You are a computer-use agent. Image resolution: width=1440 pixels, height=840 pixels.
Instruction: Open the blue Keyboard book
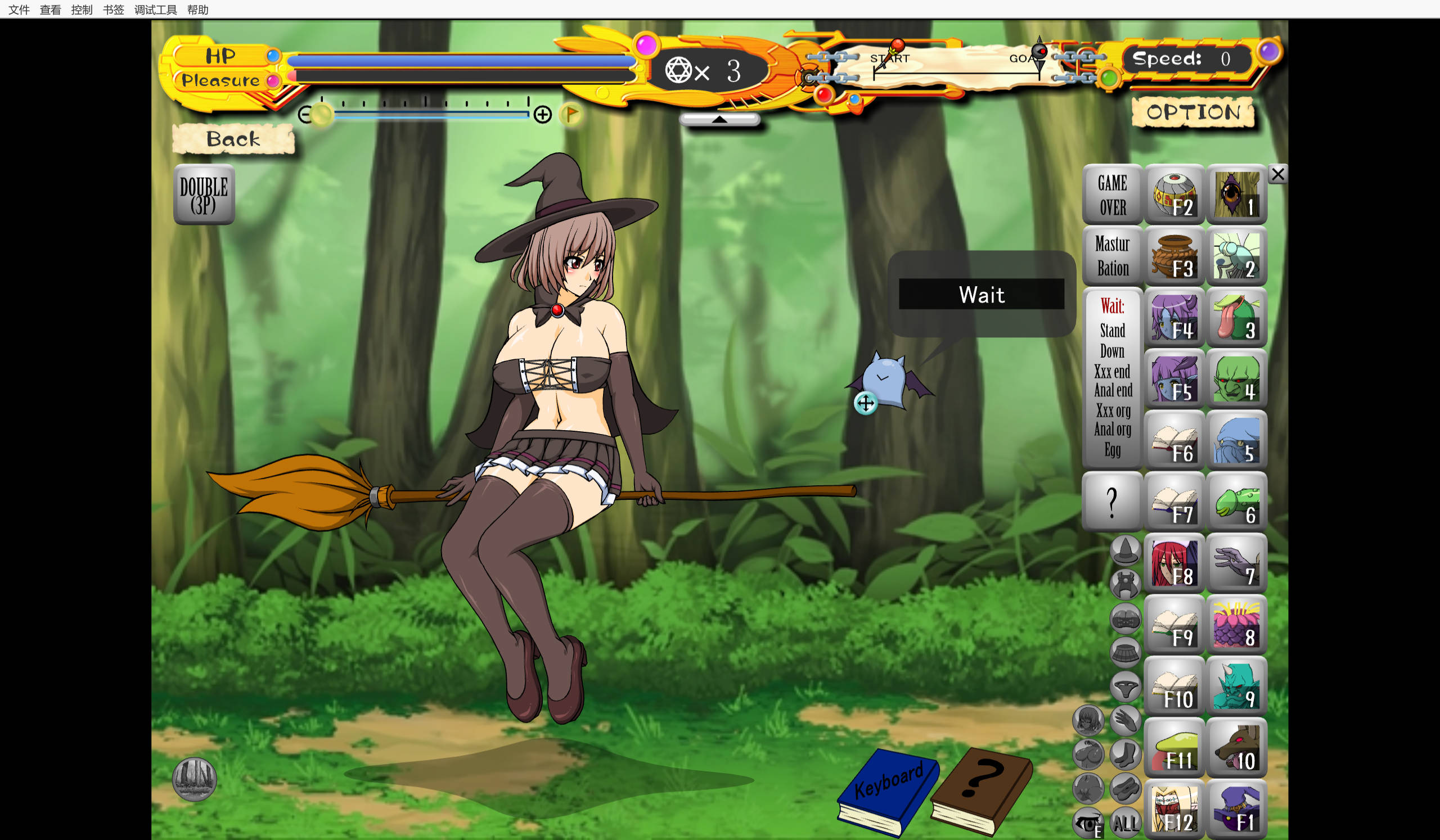(888, 791)
